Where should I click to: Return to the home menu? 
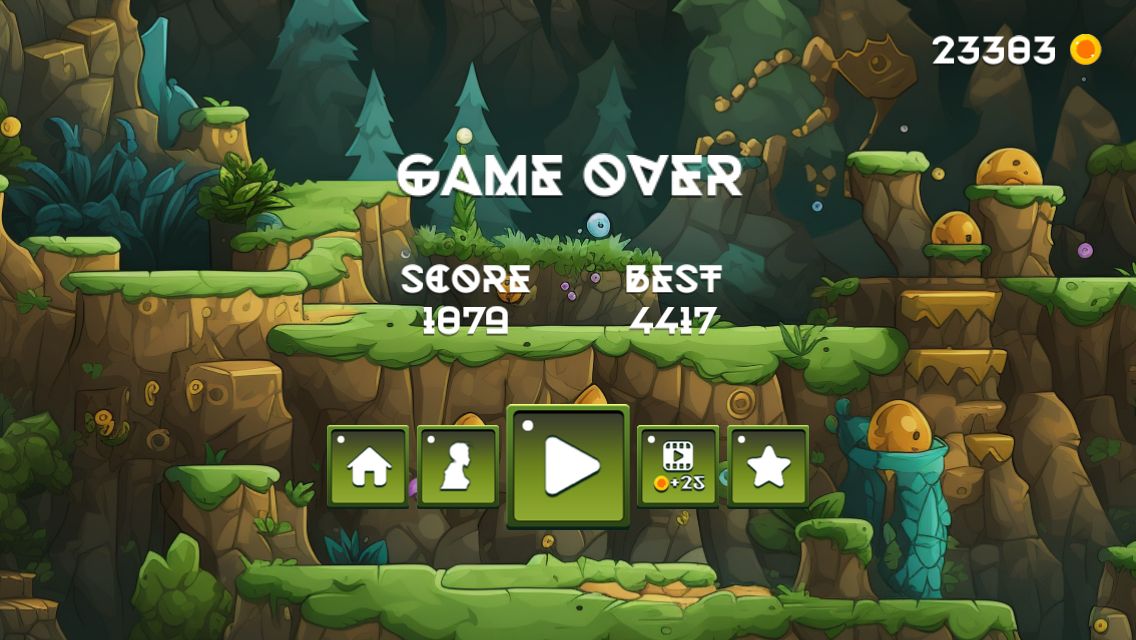368,466
